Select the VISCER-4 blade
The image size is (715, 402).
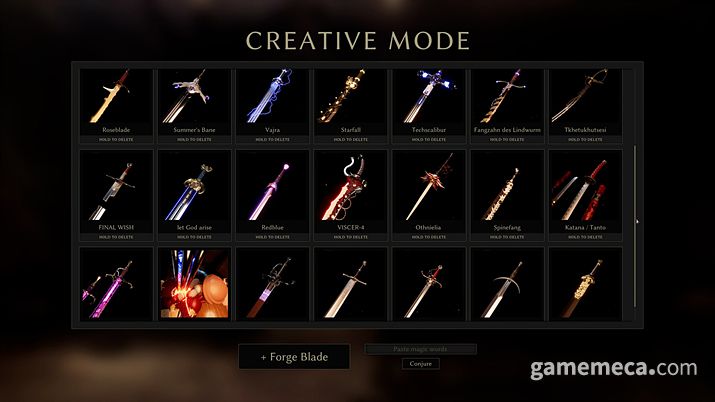coord(351,190)
